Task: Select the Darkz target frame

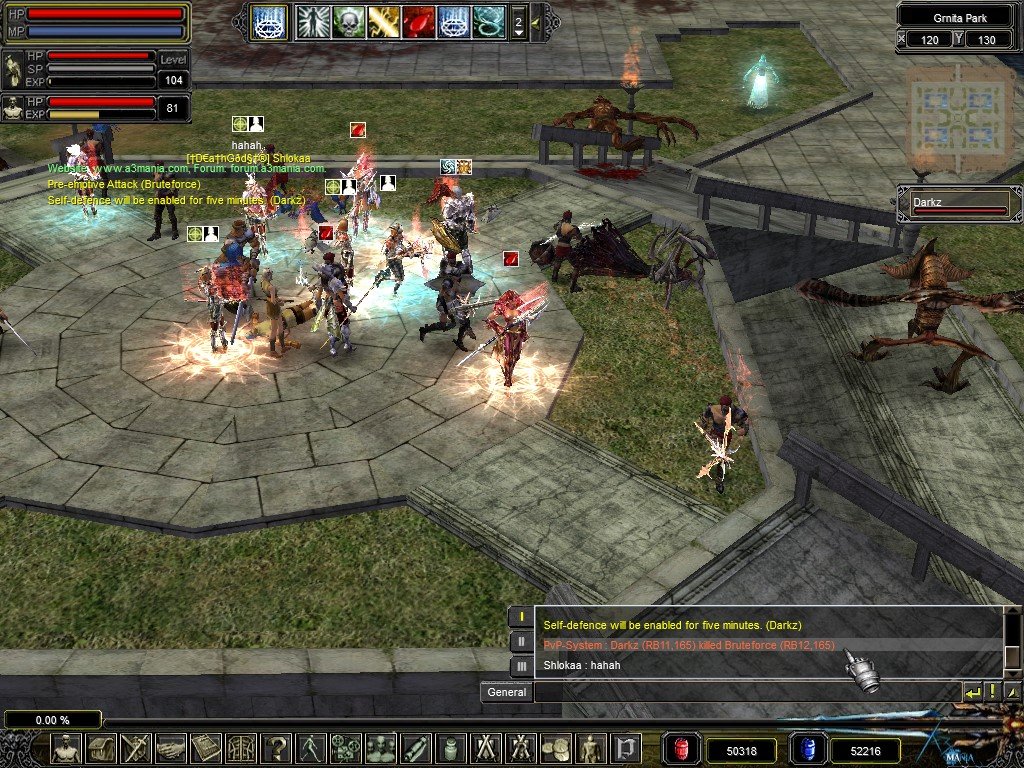Action: point(958,204)
